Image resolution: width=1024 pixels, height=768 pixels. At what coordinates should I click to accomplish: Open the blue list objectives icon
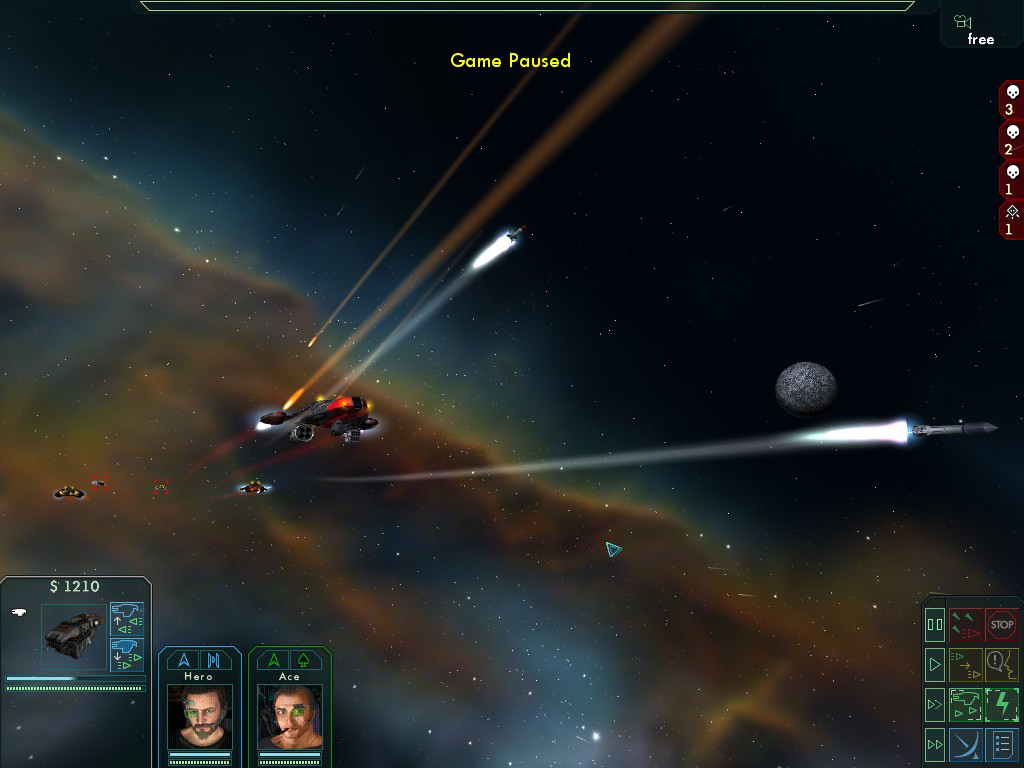(1002, 744)
